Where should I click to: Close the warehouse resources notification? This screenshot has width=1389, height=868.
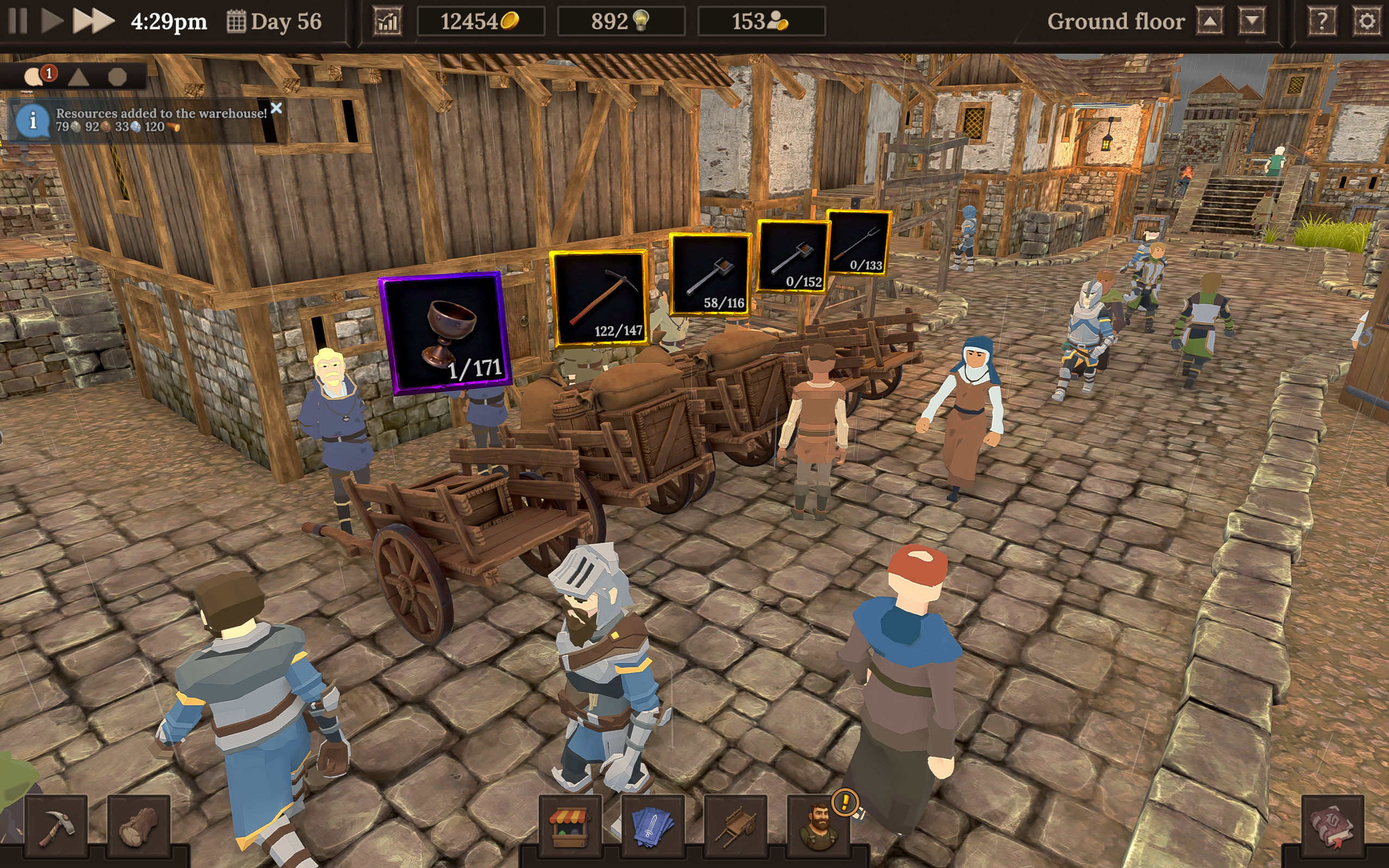[x=277, y=108]
